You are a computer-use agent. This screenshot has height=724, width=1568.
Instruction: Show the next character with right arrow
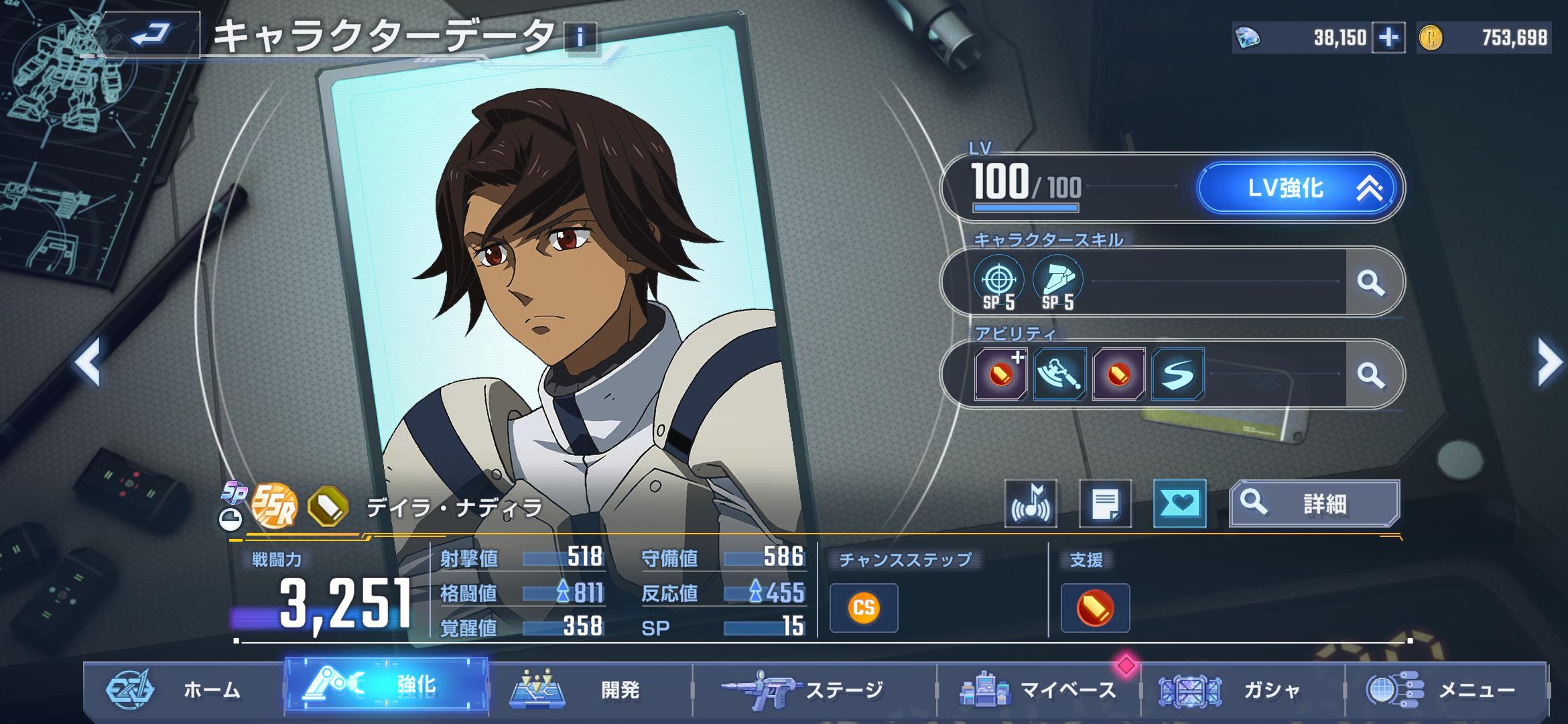click(x=1549, y=363)
